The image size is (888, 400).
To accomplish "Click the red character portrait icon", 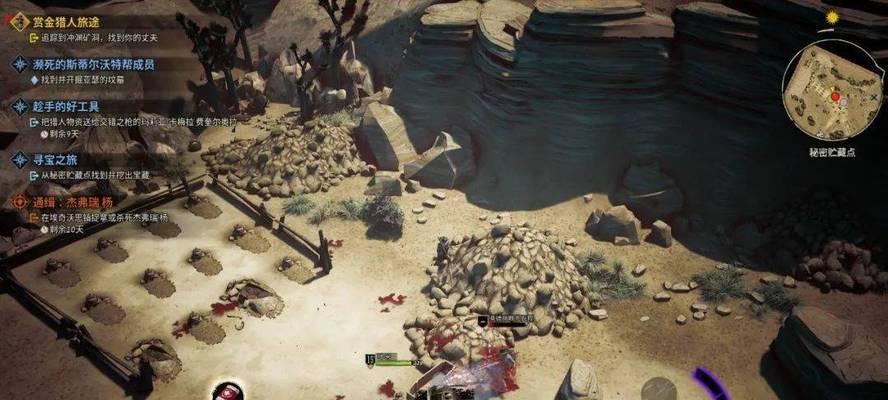I will coord(228,389).
